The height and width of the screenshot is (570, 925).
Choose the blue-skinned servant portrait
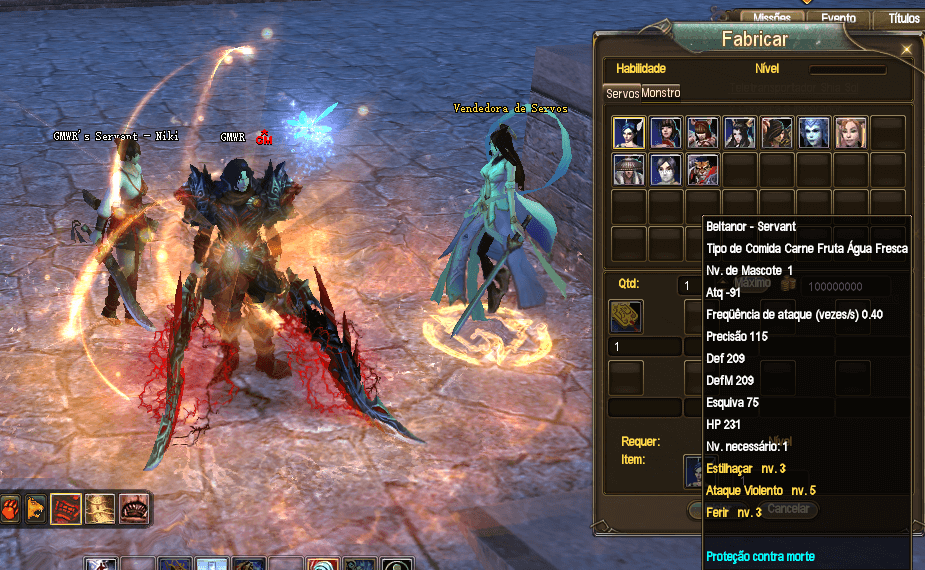814,132
